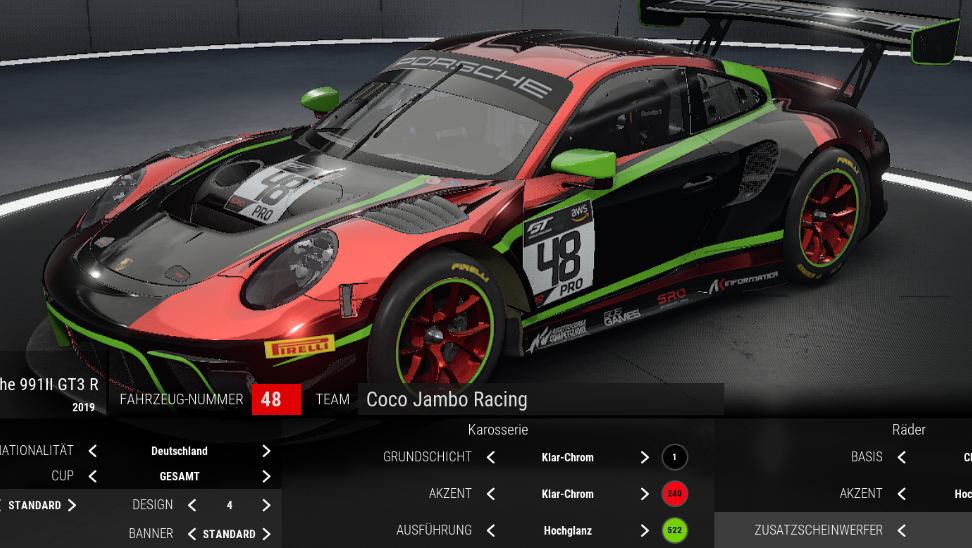The height and width of the screenshot is (548, 972).
Task: Switch Cup to the previous option
Action: [x=93, y=476]
